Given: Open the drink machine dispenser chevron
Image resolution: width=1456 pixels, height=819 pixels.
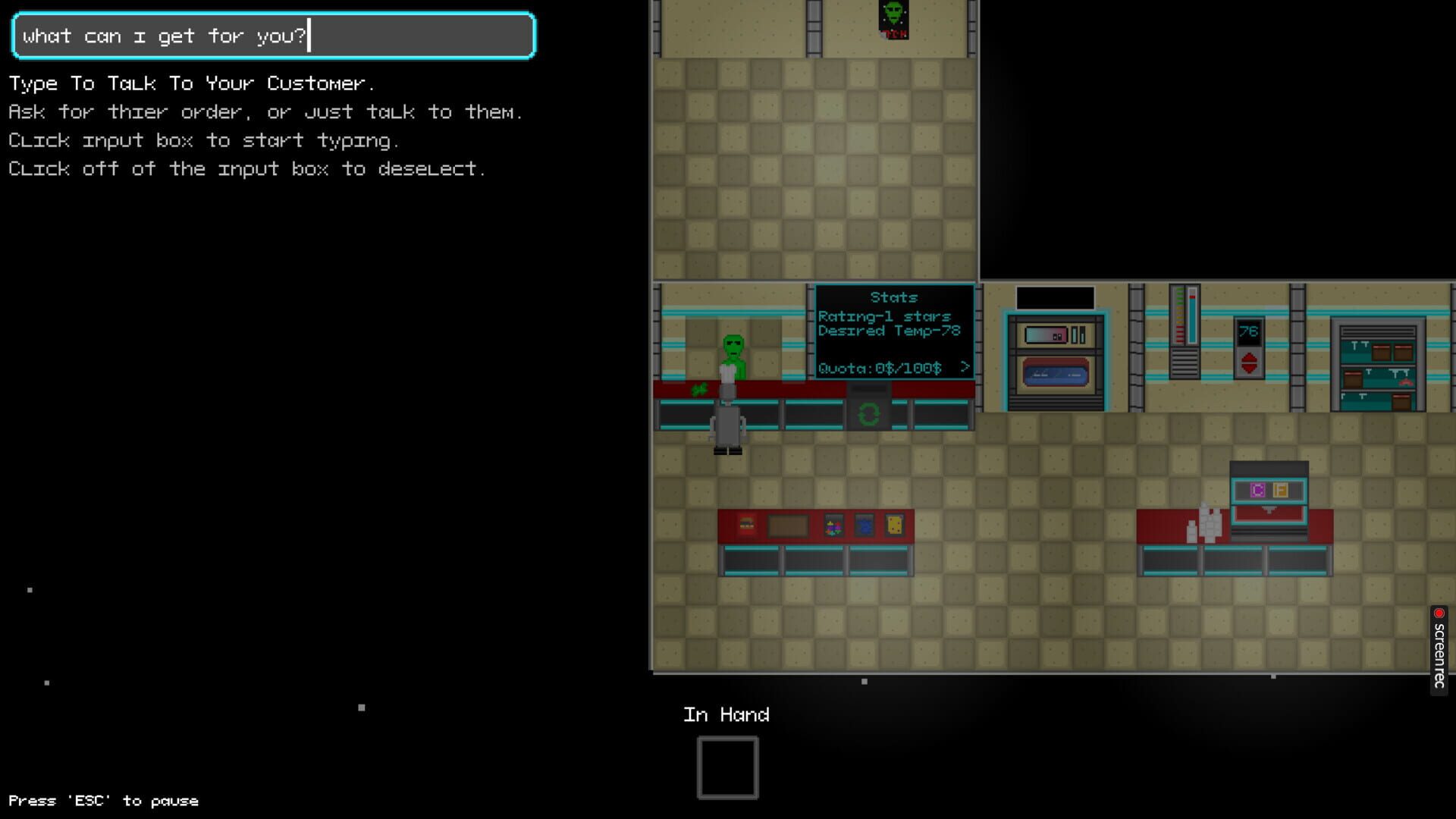Looking at the screenshot, I should (x=1269, y=511).
